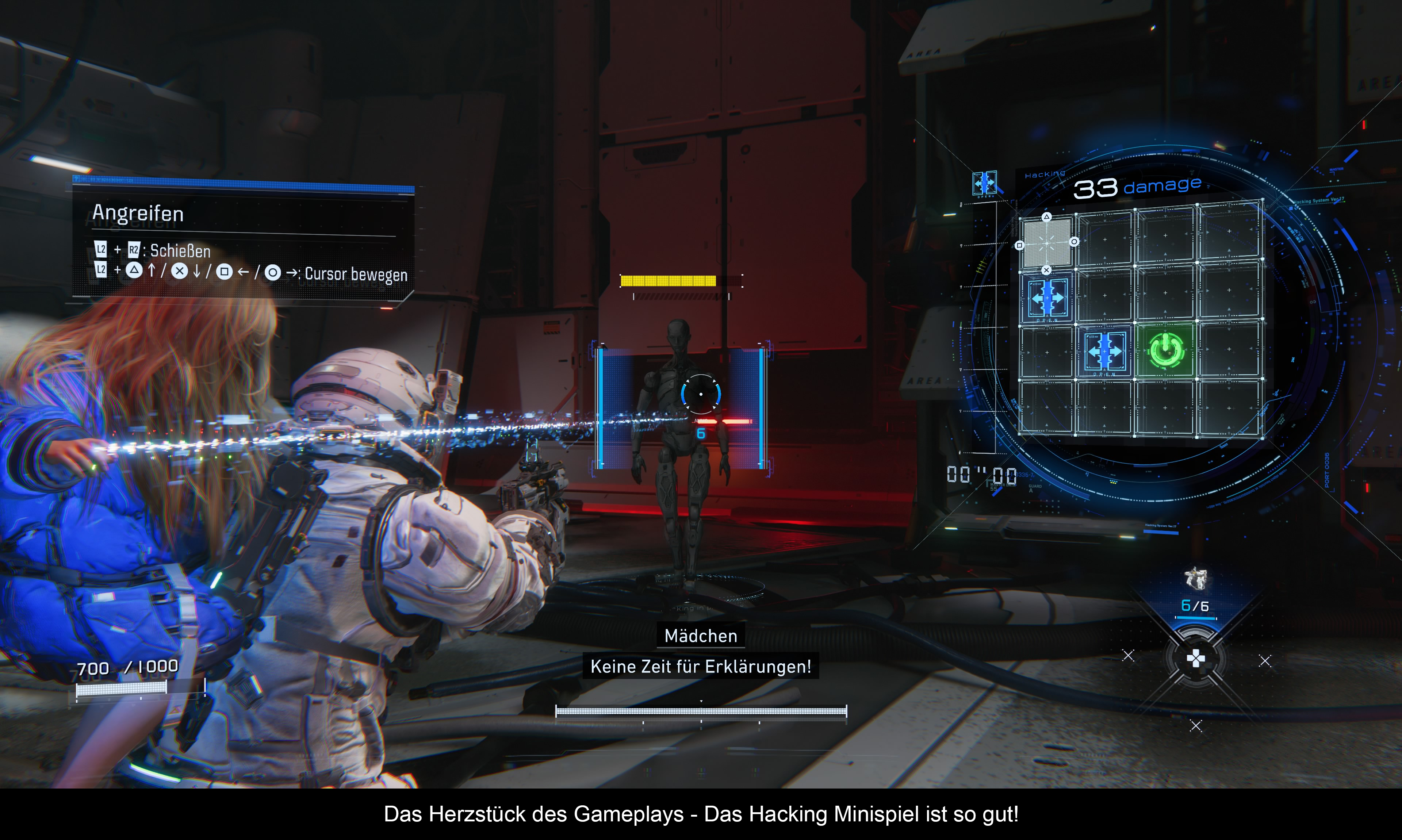Click the weapon icon above the 6/6 ammo

coord(1195,579)
